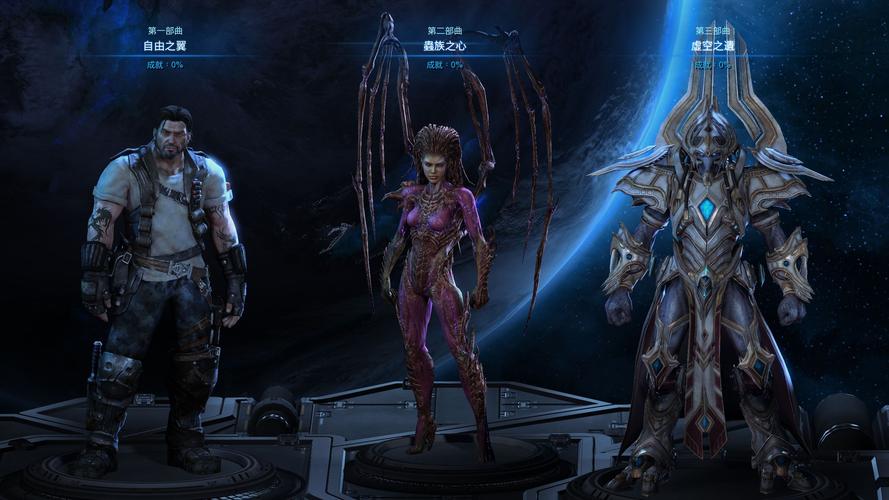Choose the 虫族之心 campaign title
This screenshot has width=889, height=500.
click(444, 46)
